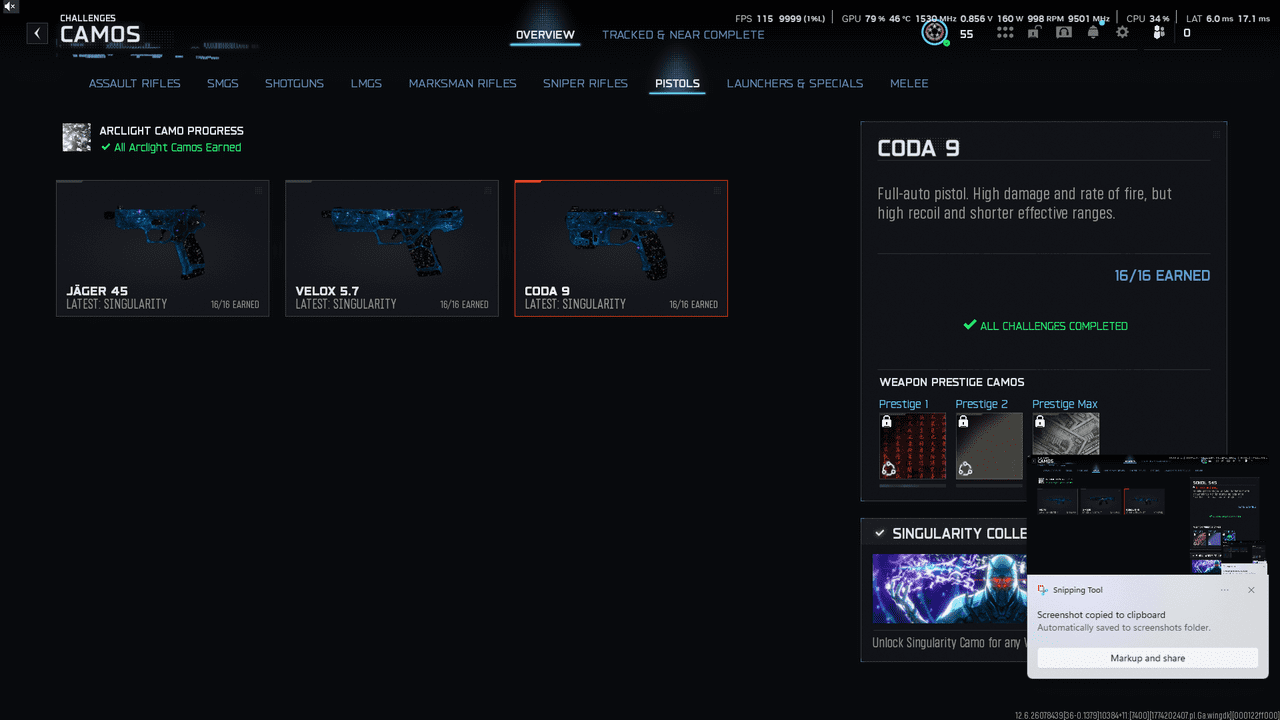Click the Prestige 1 progress bar
This screenshot has height=720, width=1280.
(911, 486)
